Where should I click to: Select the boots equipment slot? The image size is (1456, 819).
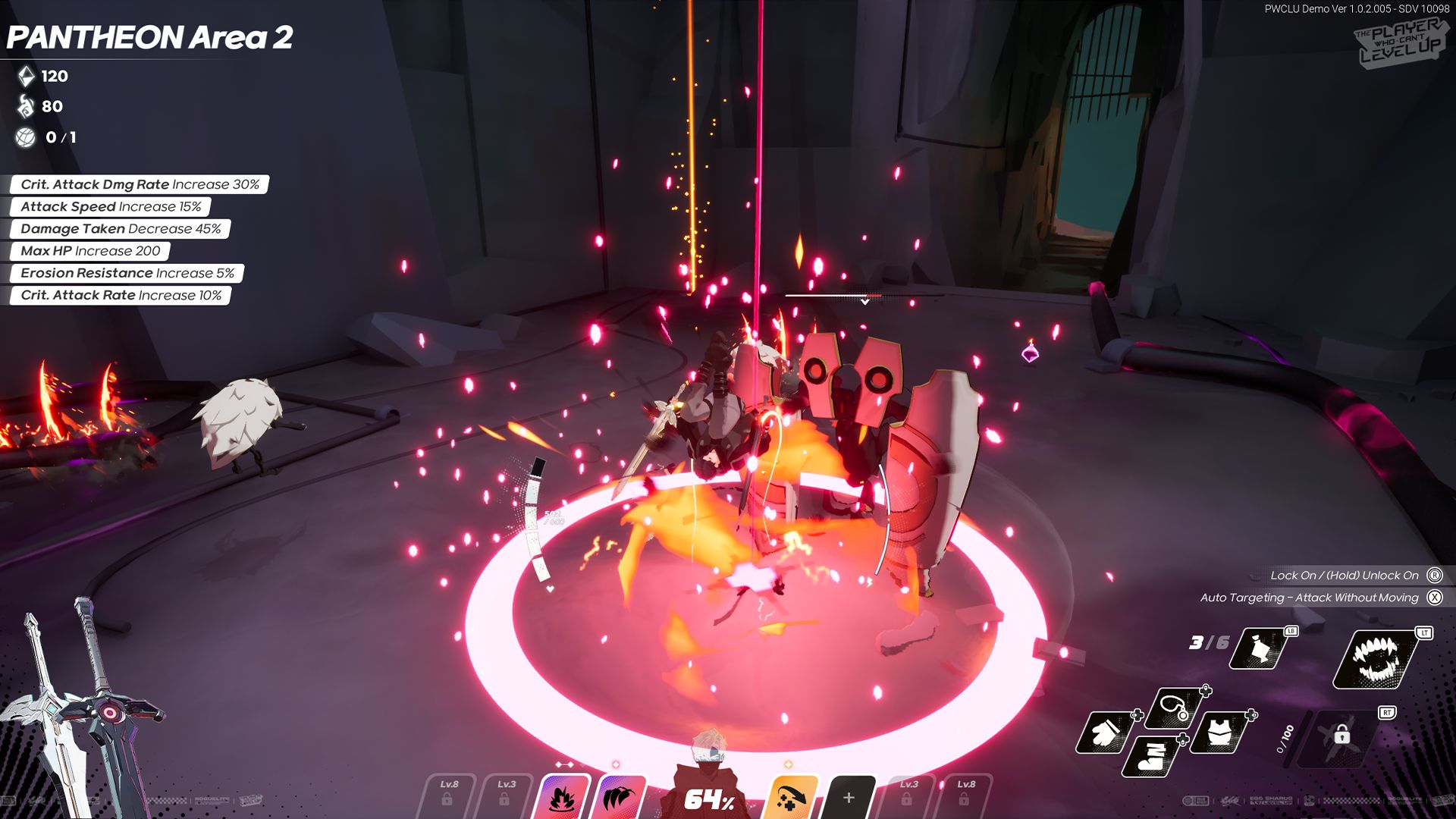1153,755
